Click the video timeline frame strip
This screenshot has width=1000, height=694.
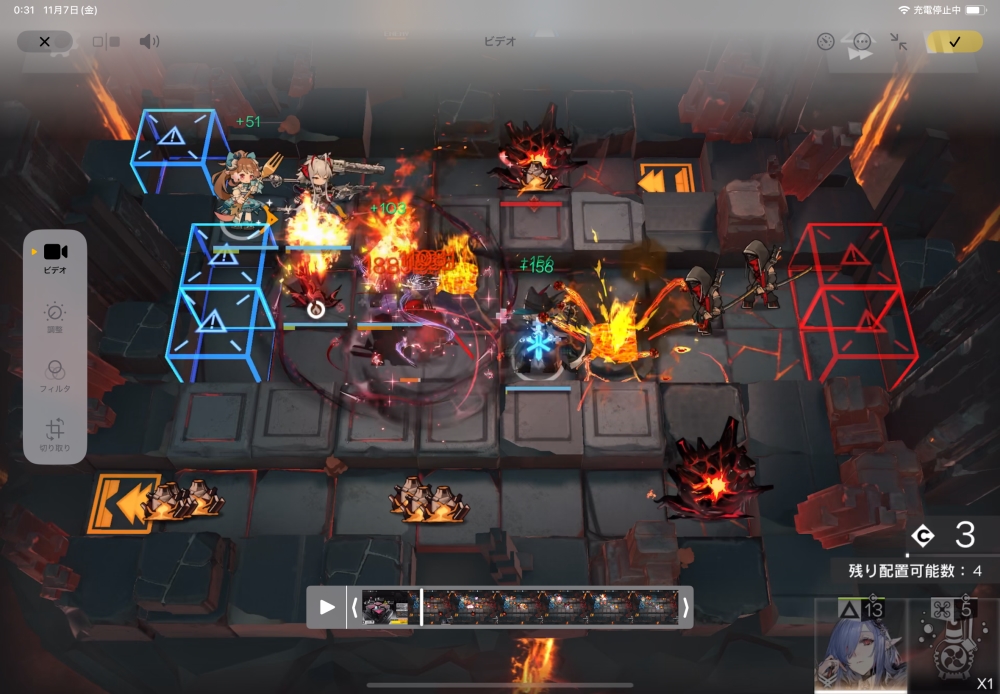click(520, 607)
